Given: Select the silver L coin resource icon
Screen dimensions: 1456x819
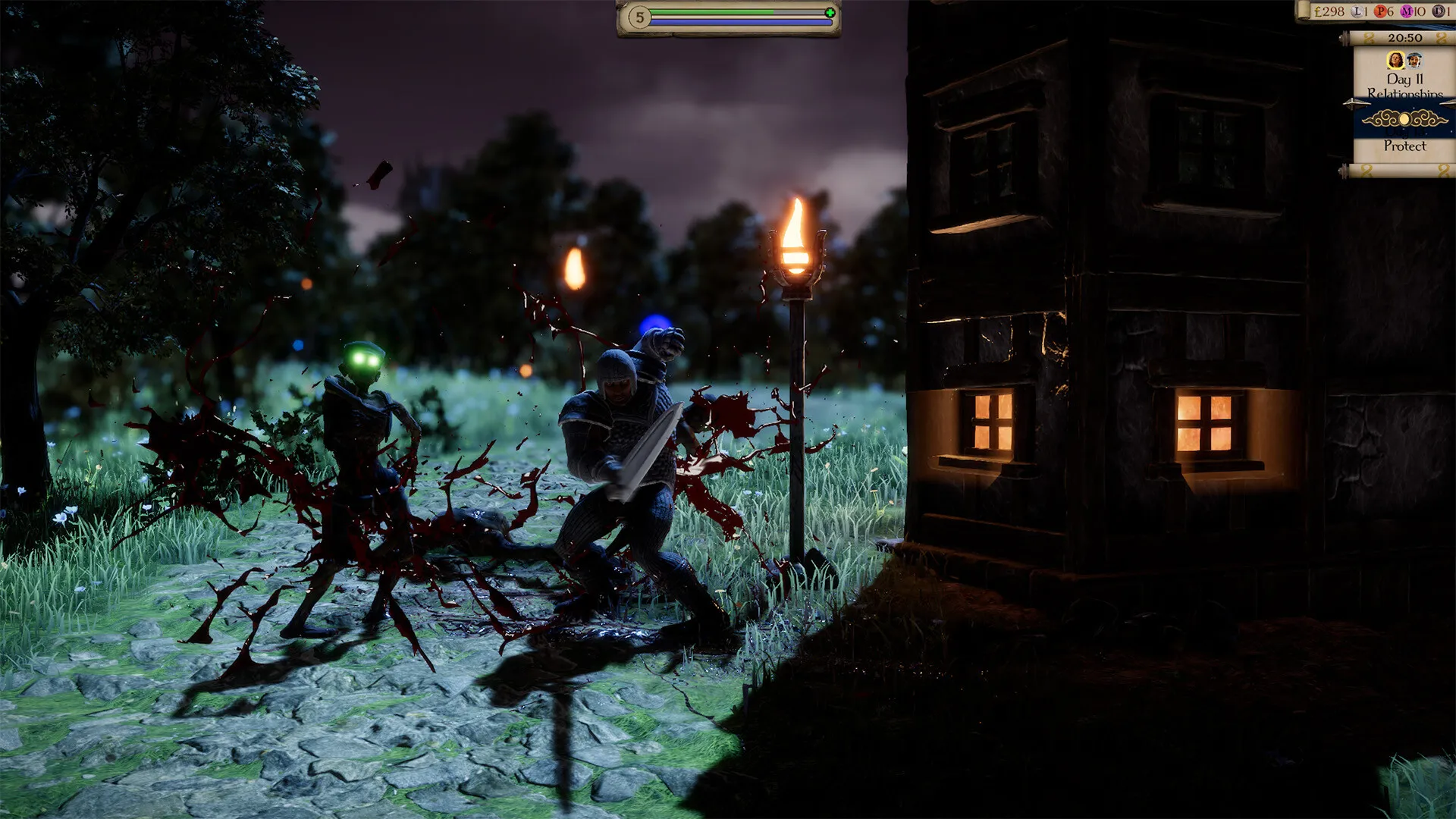Looking at the screenshot, I should [1357, 11].
